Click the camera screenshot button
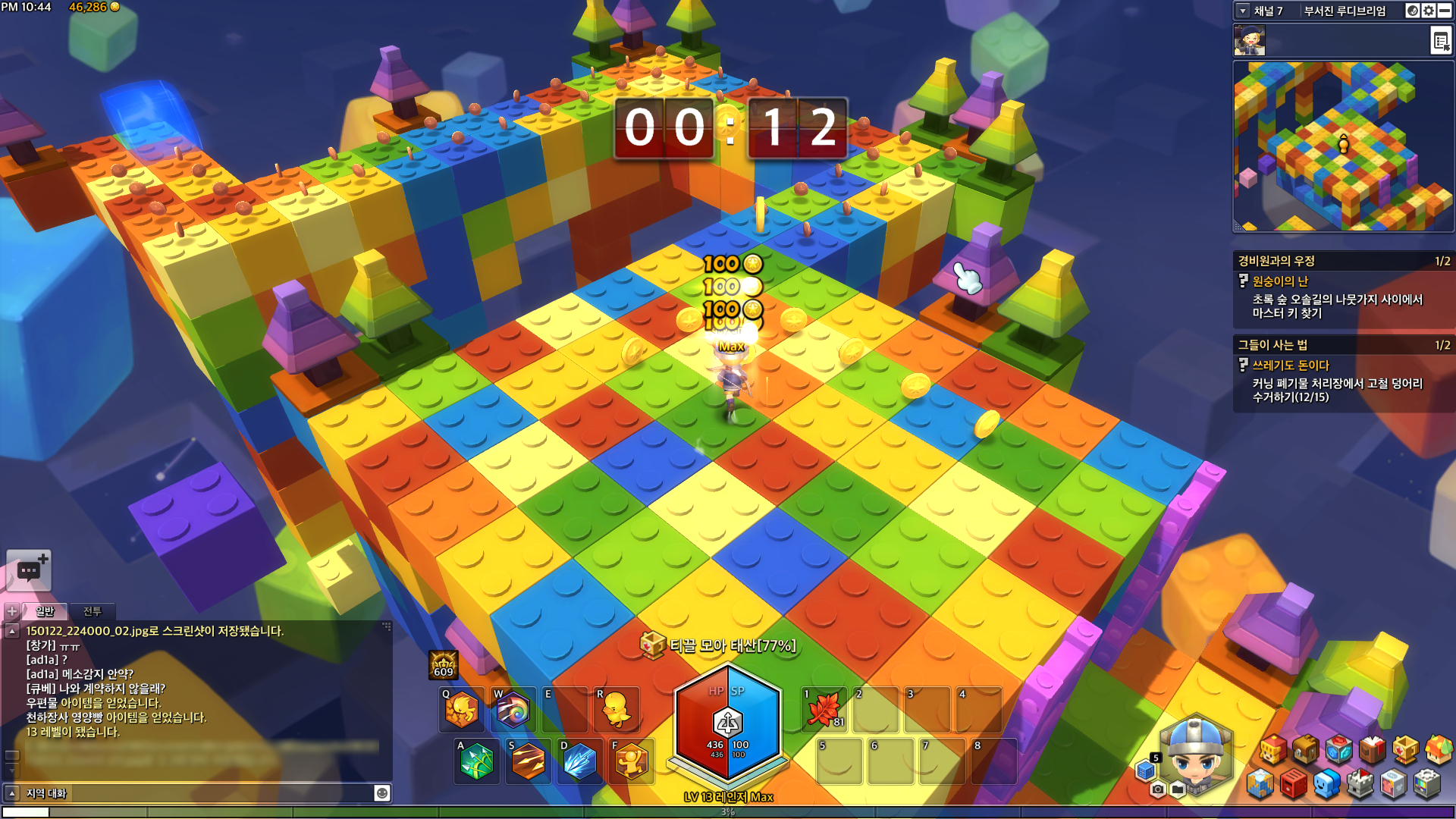Image resolution: width=1456 pixels, height=819 pixels. 1157,789
